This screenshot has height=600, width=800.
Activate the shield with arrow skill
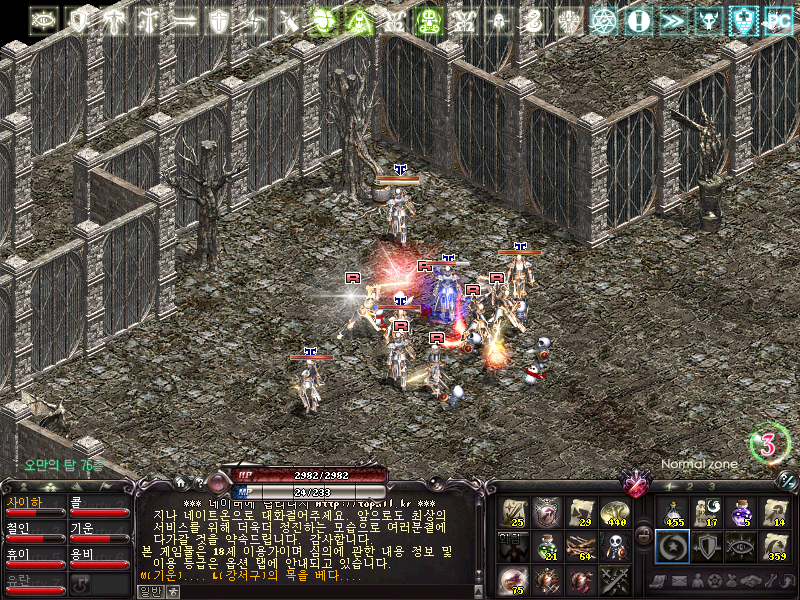[x=707, y=546]
